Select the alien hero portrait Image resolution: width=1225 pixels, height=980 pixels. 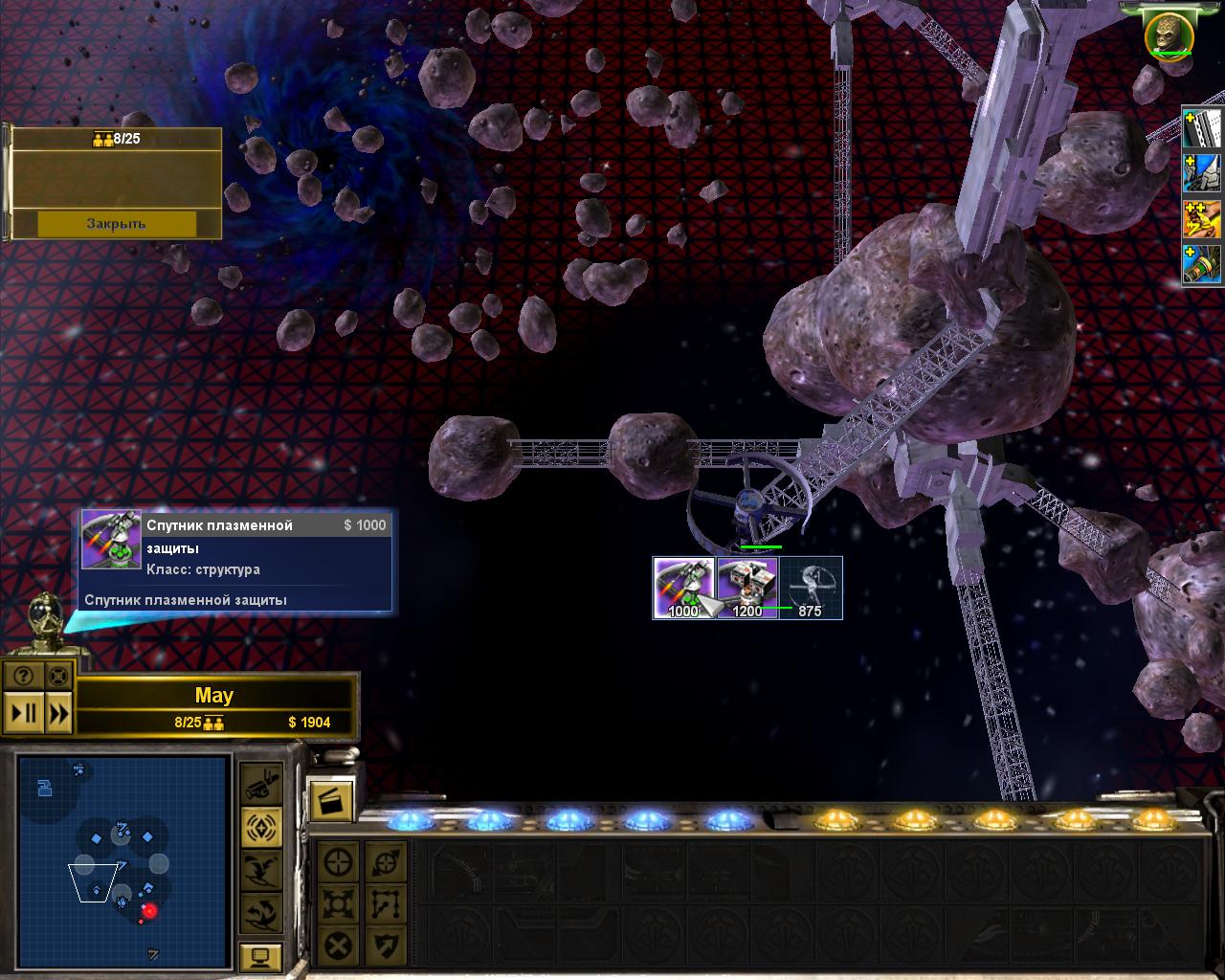[1168, 34]
